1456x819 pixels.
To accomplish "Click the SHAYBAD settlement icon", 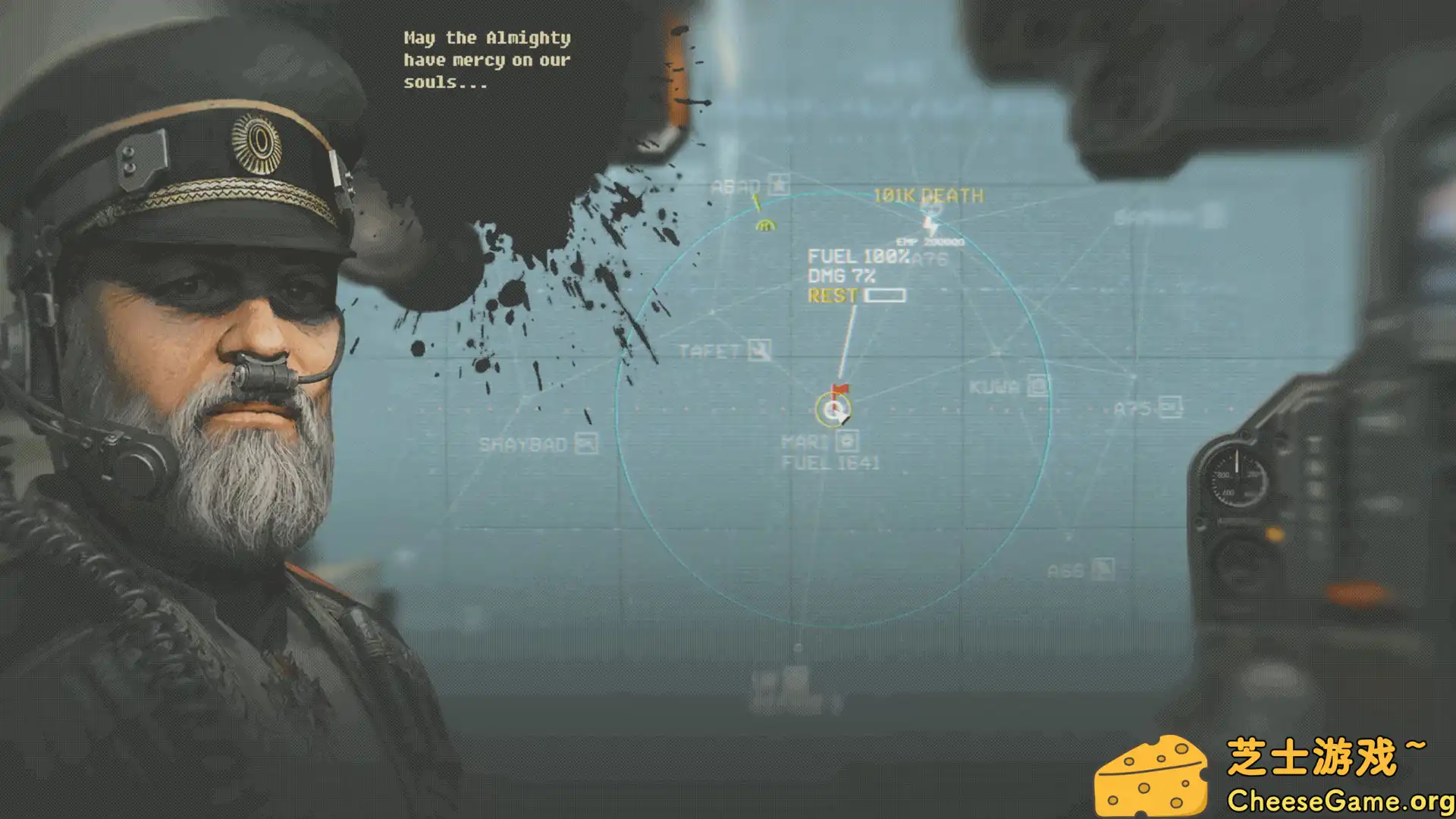I will point(585,444).
